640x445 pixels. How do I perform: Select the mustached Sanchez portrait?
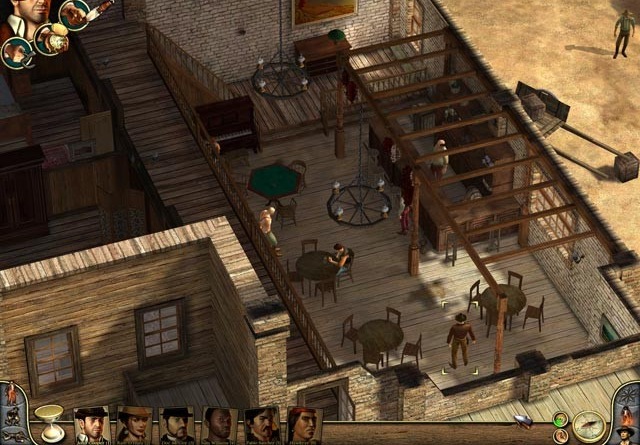[262, 426]
